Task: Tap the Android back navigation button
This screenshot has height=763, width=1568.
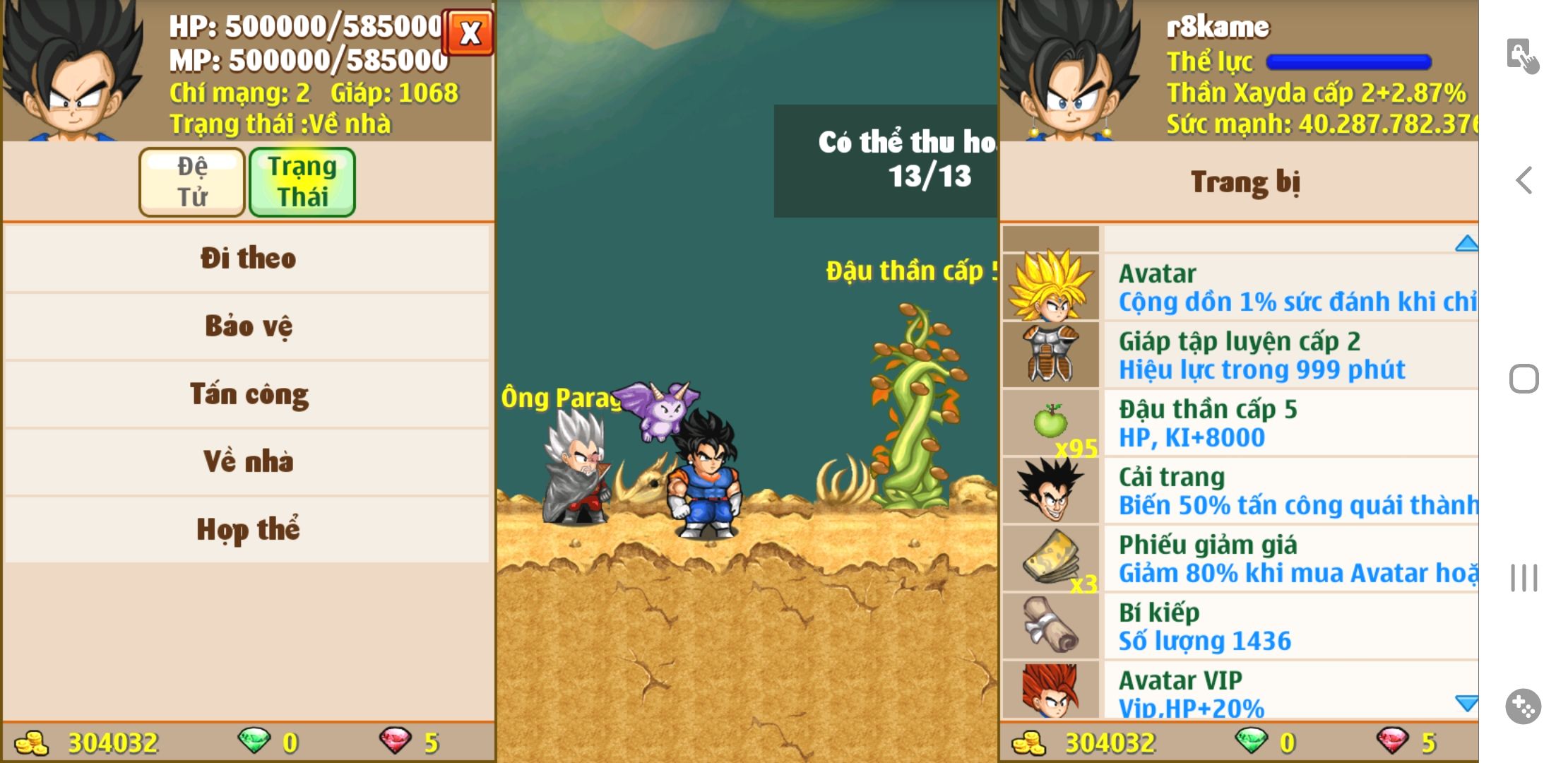Action: coord(1524,180)
